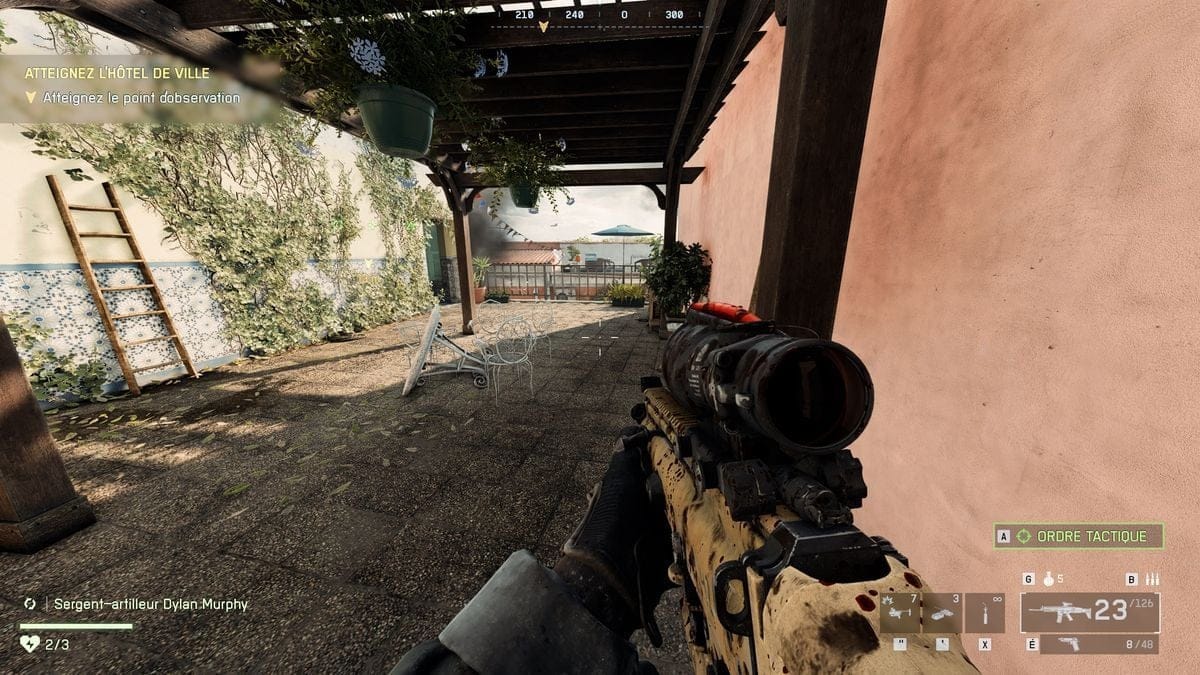Choose the gadget slot showing count 3
This screenshot has width=1200, height=675.
click(x=942, y=612)
